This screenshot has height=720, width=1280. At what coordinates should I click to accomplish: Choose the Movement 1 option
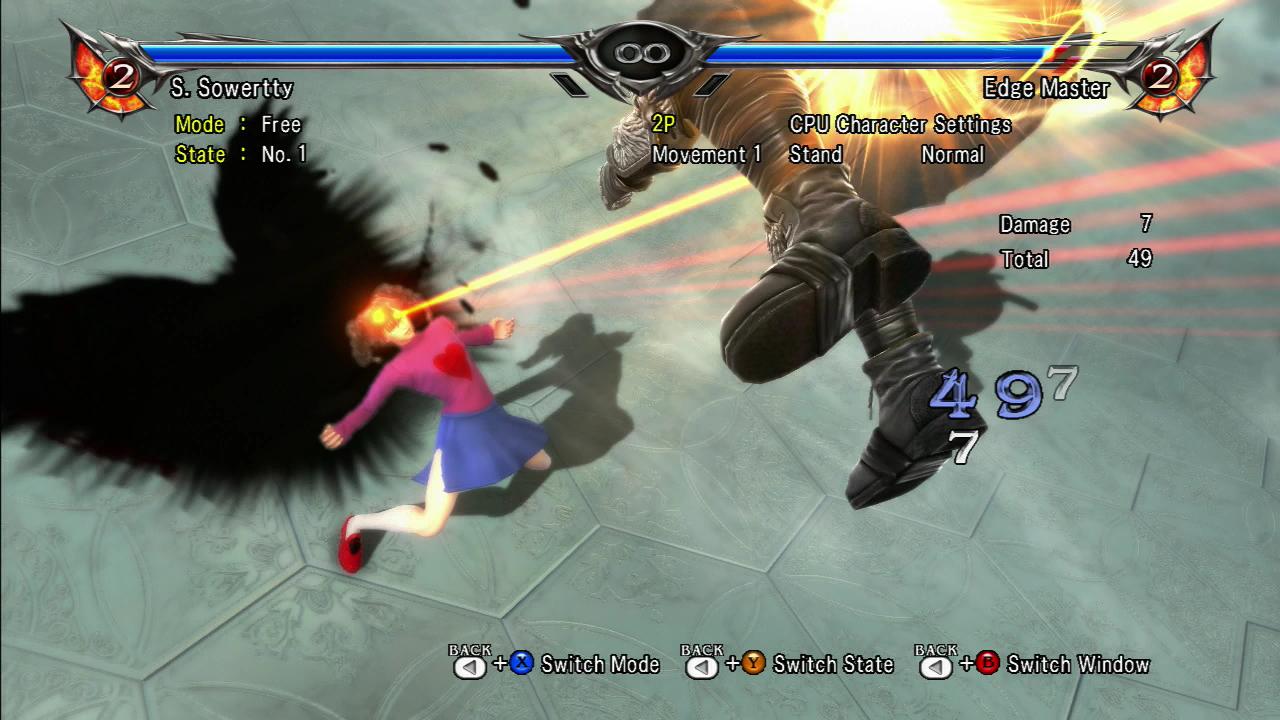(x=706, y=155)
